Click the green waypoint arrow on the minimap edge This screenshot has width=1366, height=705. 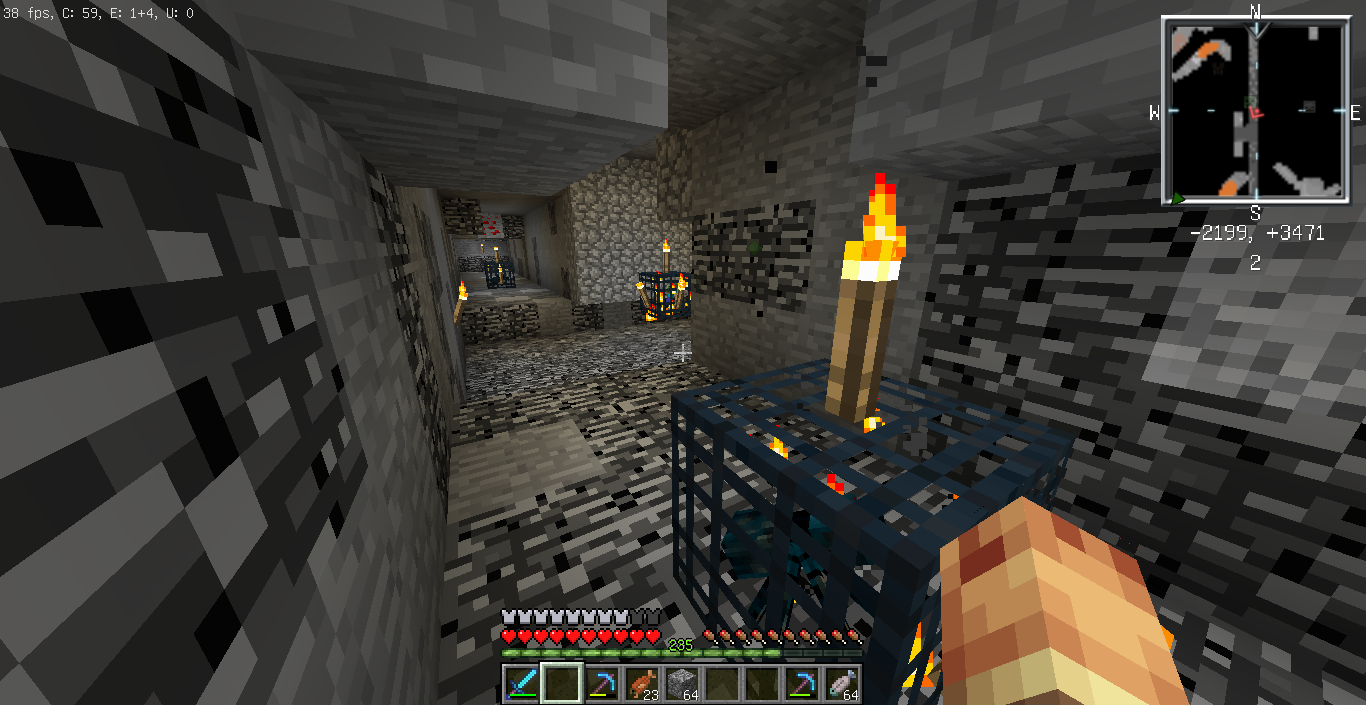click(x=1177, y=198)
